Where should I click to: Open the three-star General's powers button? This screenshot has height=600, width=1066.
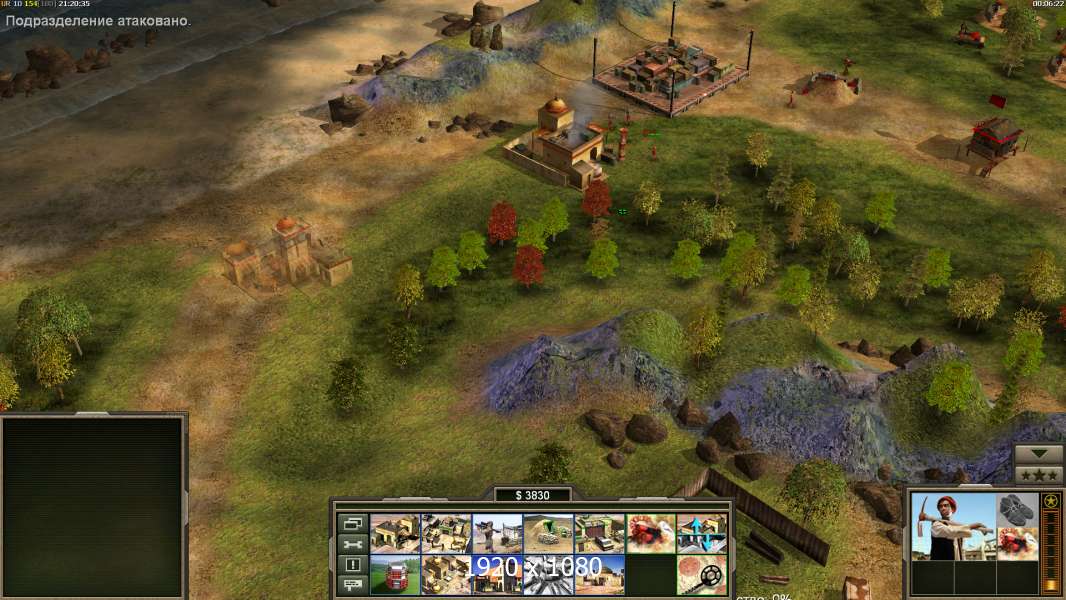coord(1038,474)
